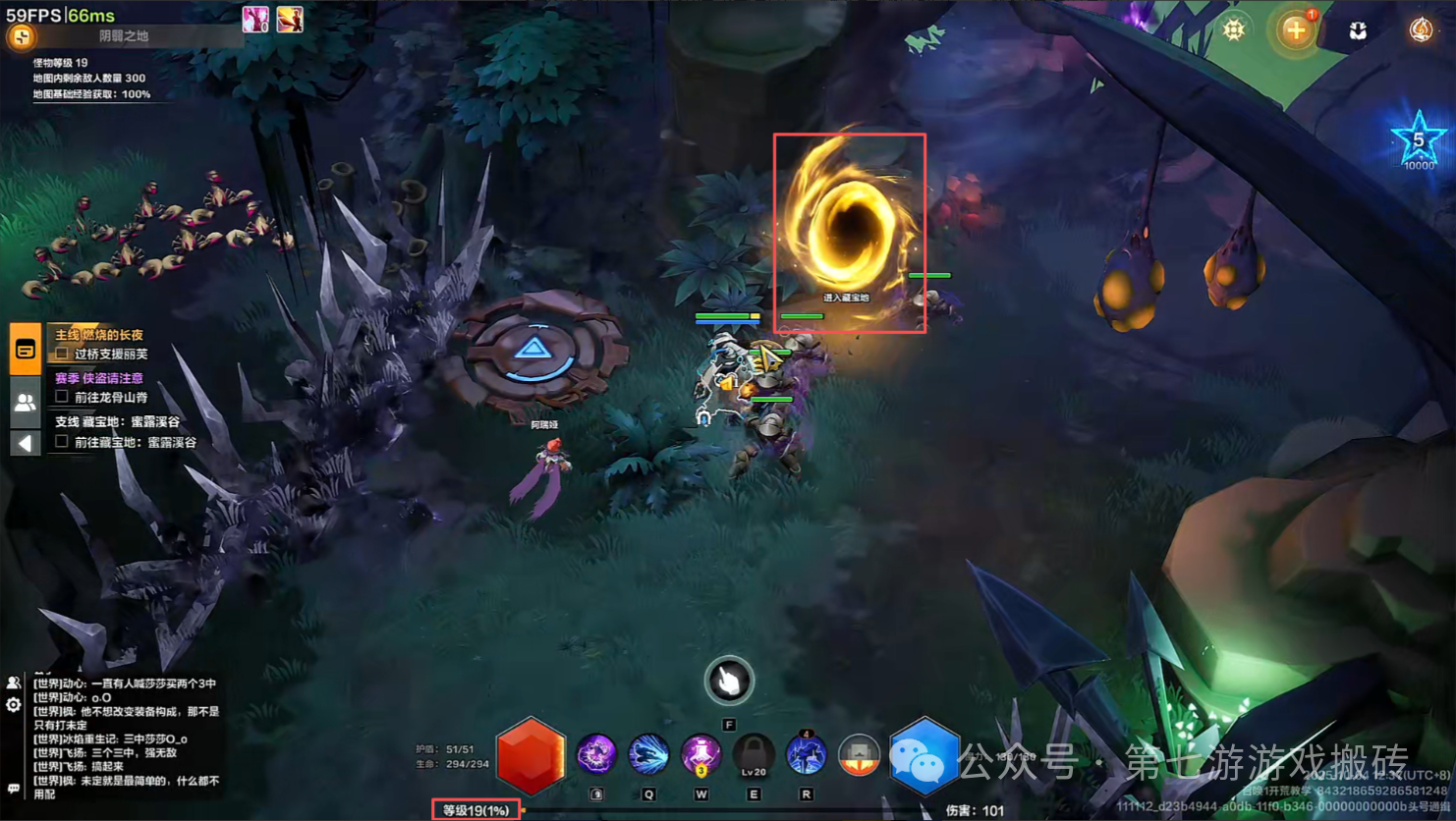
Task: Click the blue star level 5 badge
Action: pos(1418,140)
